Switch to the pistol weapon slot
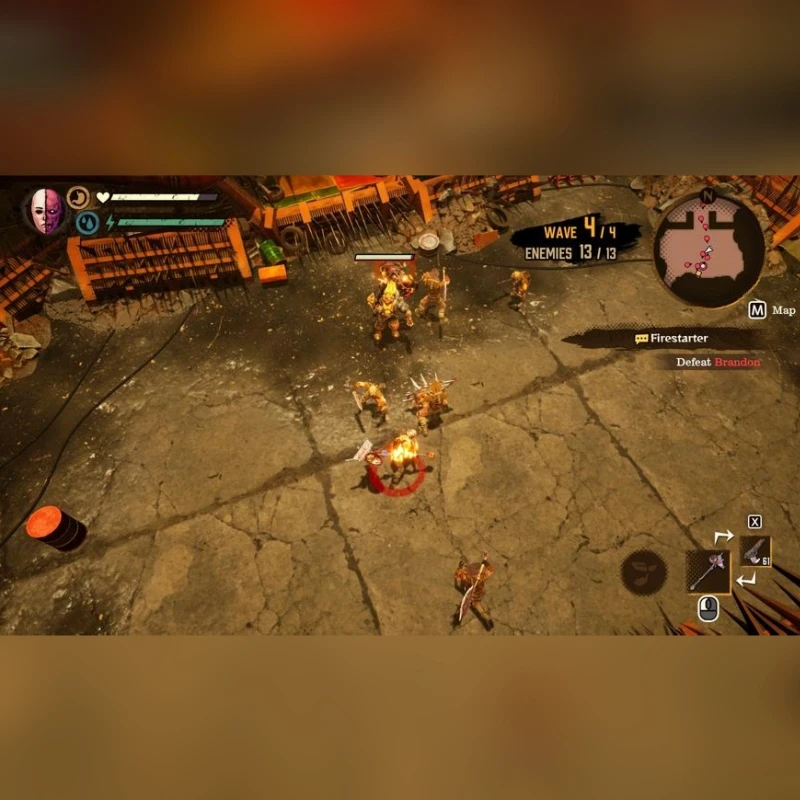Screen dimensions: 800x800 coord(756,552)
